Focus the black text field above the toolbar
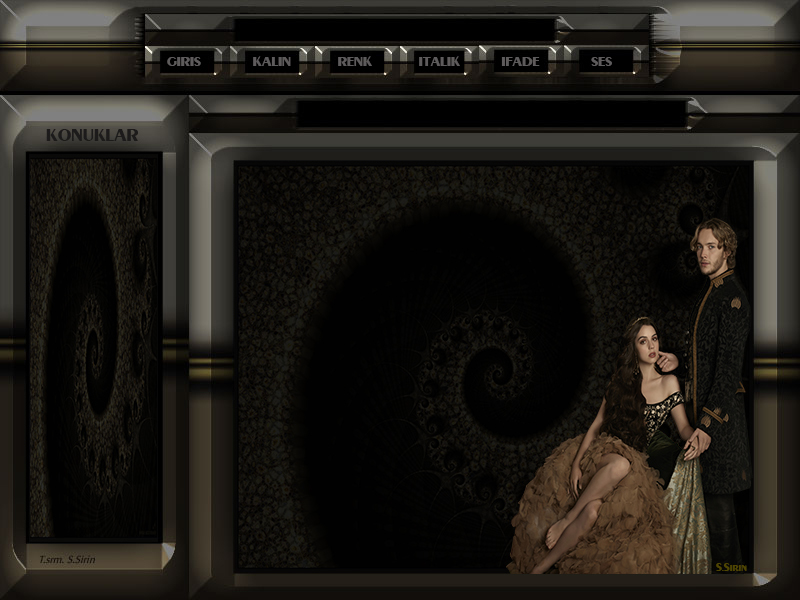 pos(395,30)
